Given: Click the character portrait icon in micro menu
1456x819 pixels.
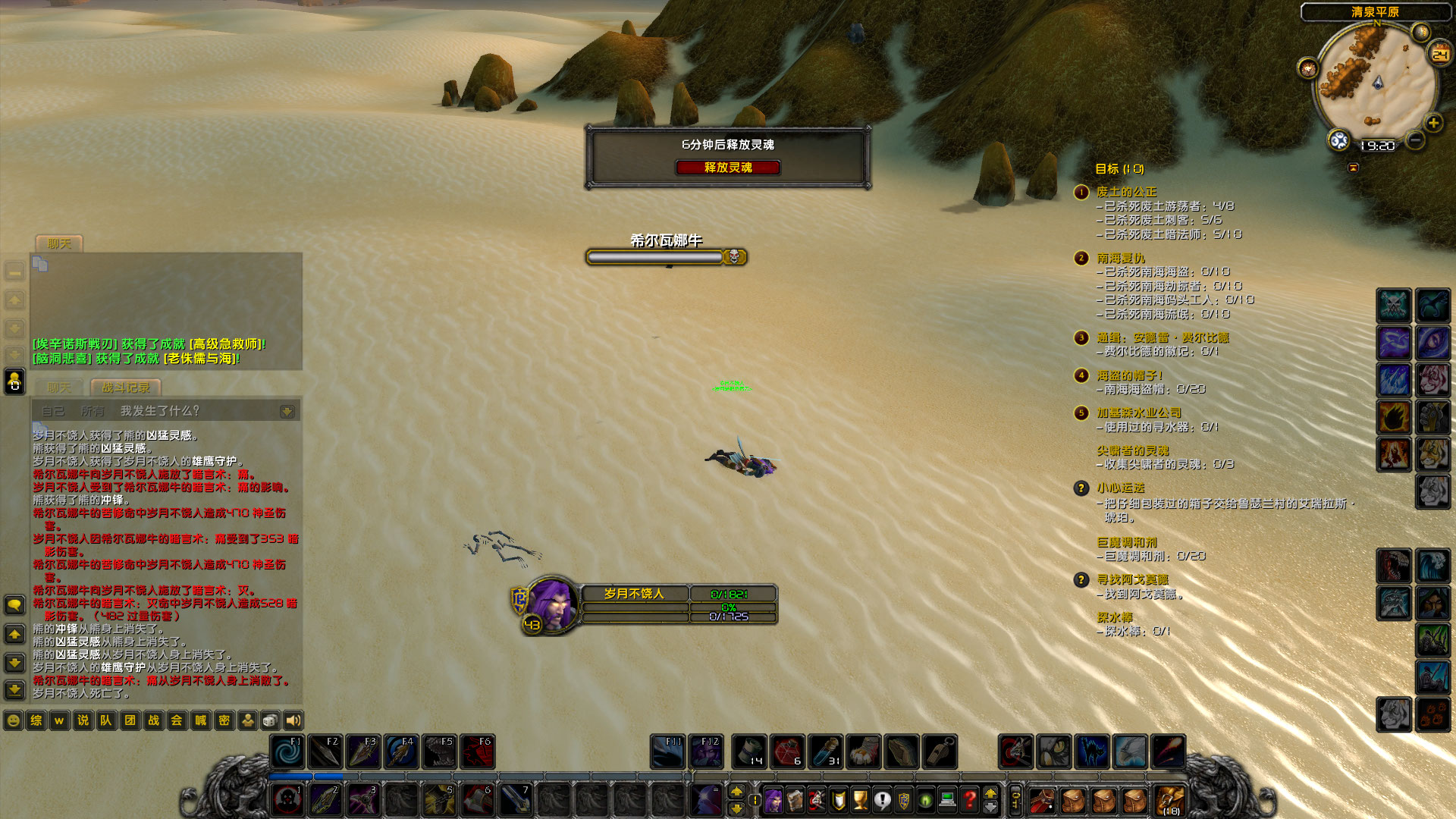Looking at the screenshot, I should pos(772,800).
